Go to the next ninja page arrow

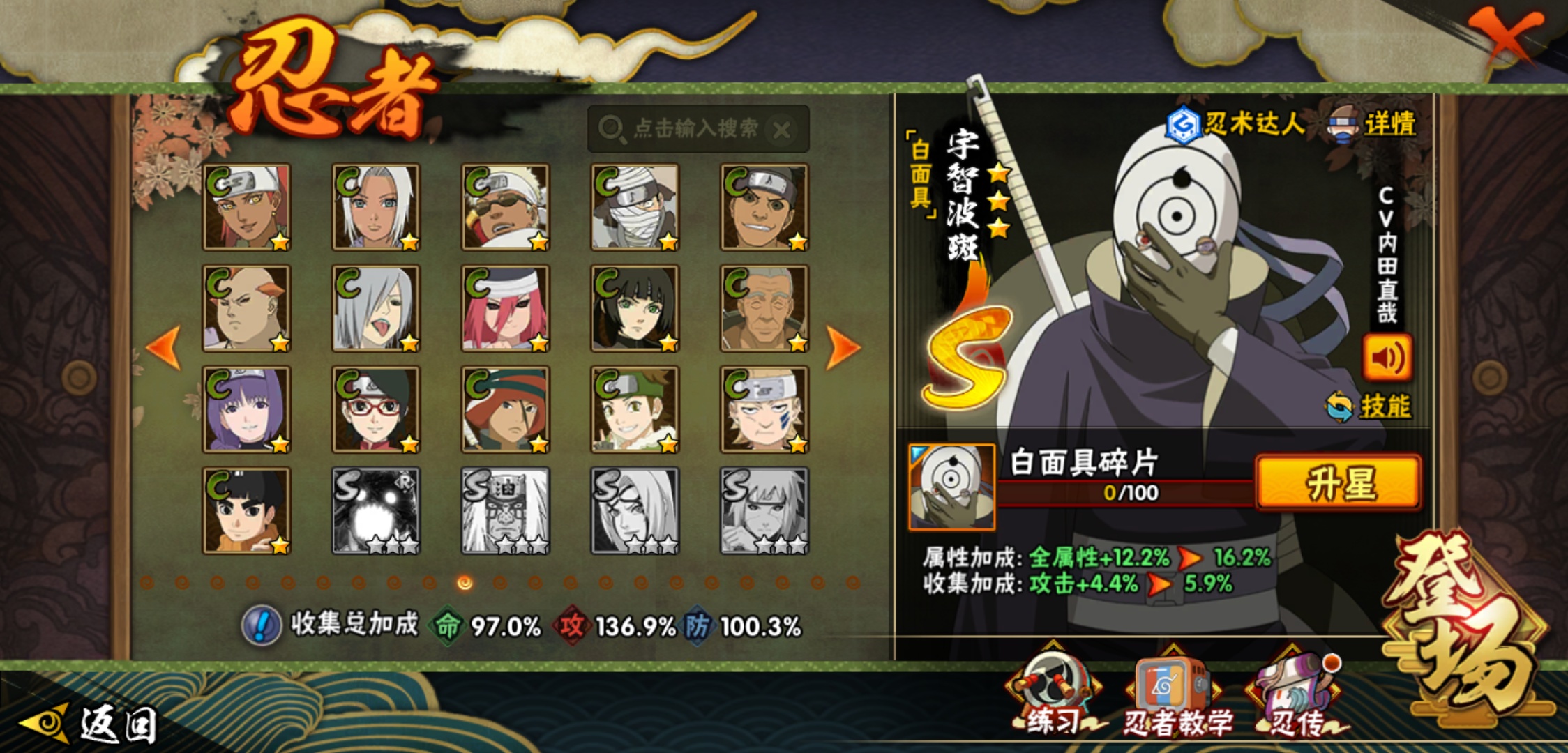pyautogui.click(x=842, y=347)
